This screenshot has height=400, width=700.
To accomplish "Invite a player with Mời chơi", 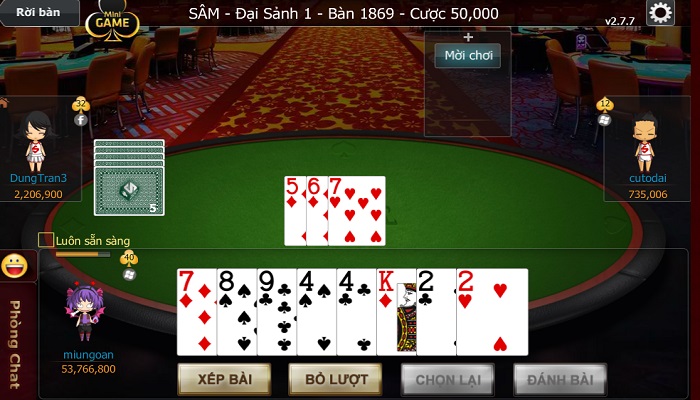I will click(467, 55).
